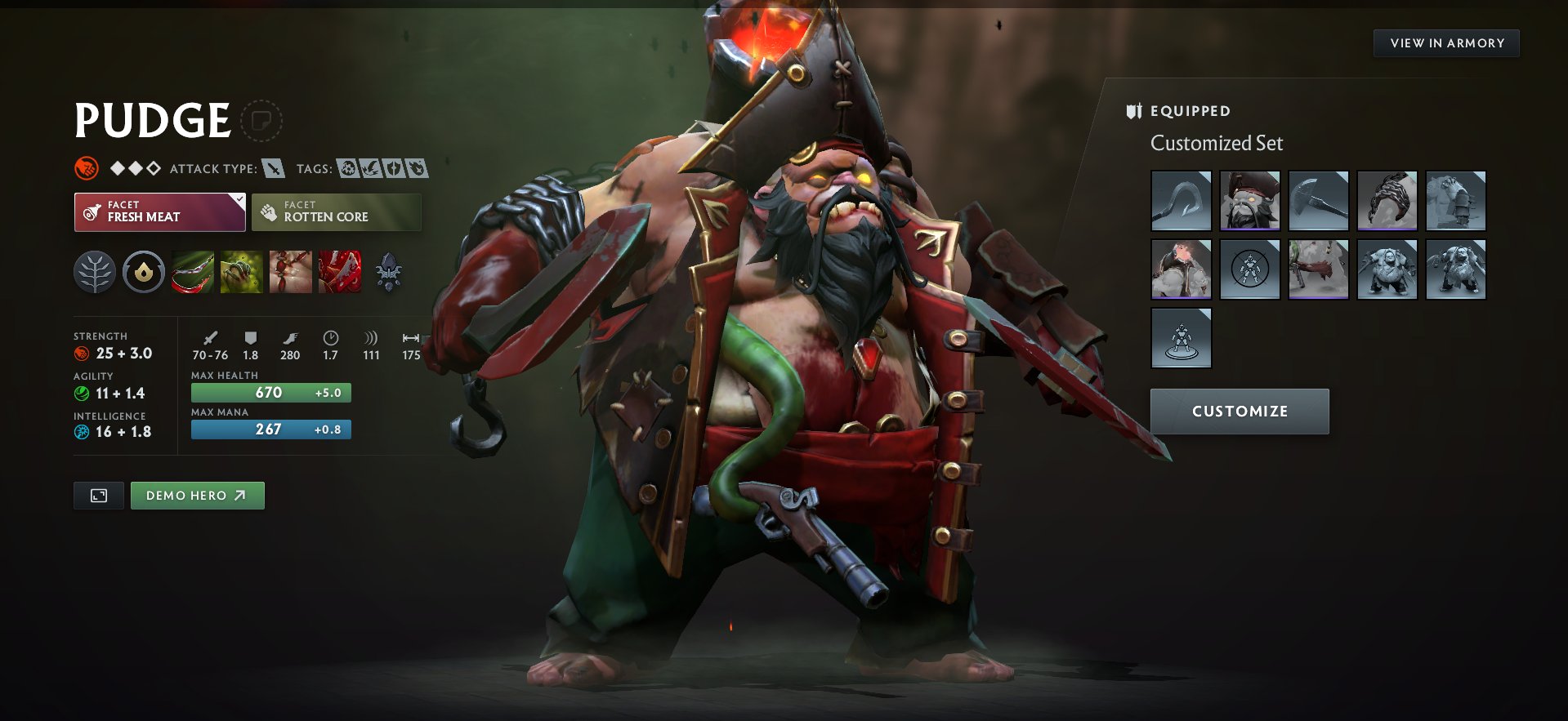
Task: Select the Fresh Meat facet
Action: (x=159, y=211)
